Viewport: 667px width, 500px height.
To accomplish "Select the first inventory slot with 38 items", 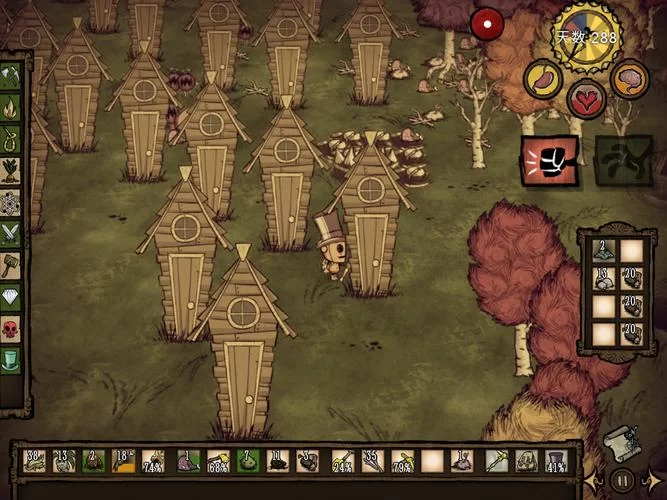I will click(35, 461).
